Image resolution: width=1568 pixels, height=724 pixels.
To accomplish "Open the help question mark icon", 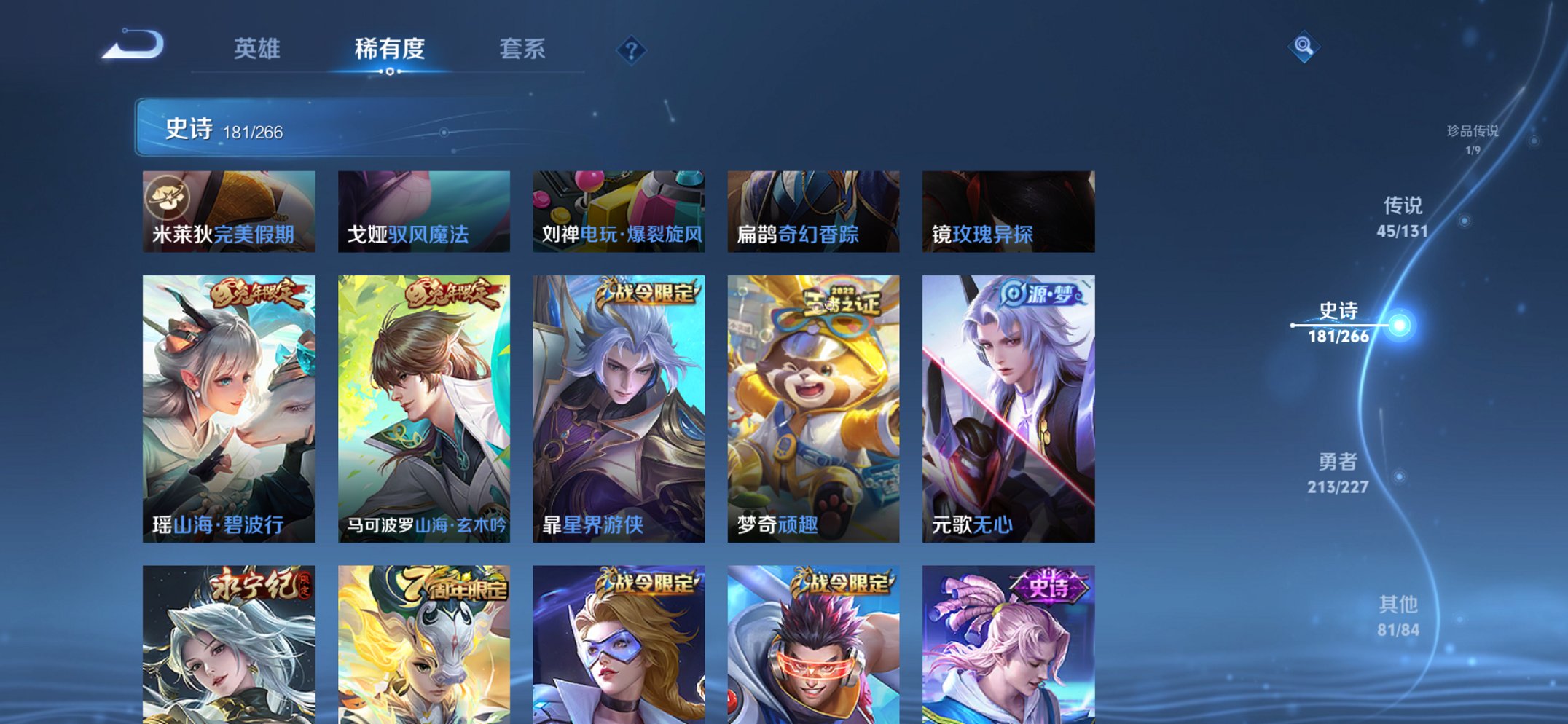I will (x=632, y=50).
